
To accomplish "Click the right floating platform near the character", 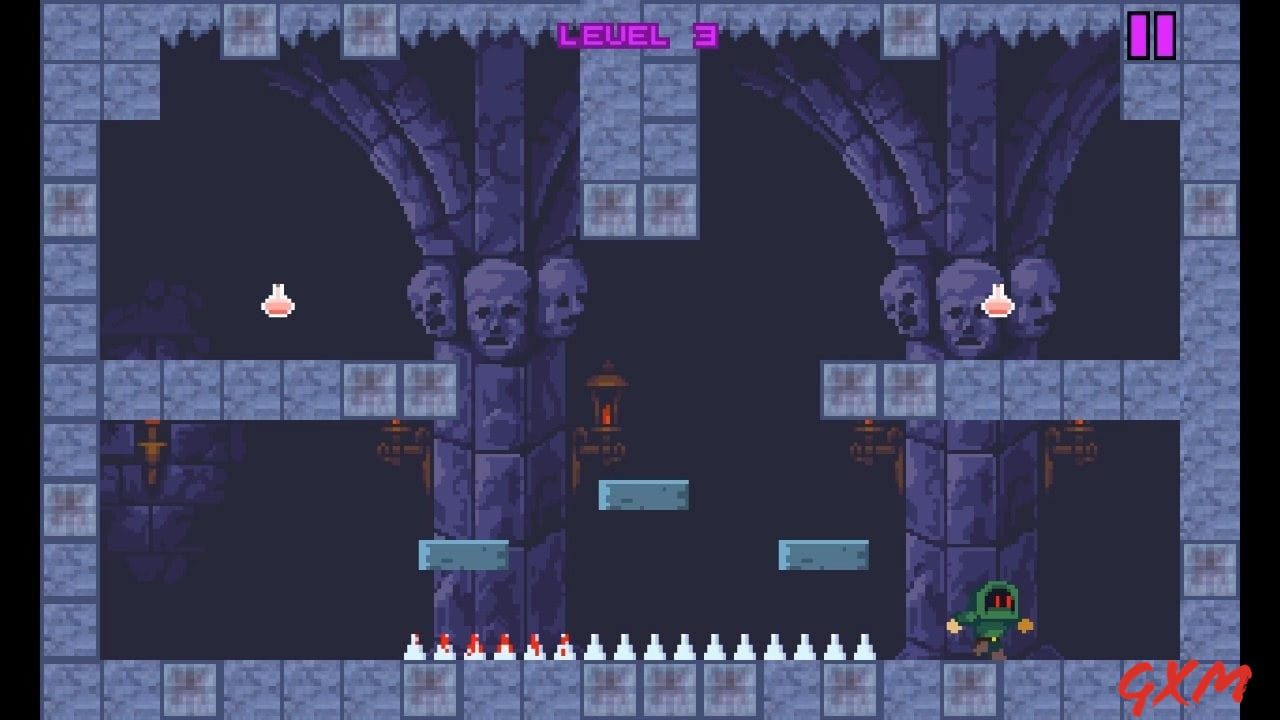I will point(822,553).
